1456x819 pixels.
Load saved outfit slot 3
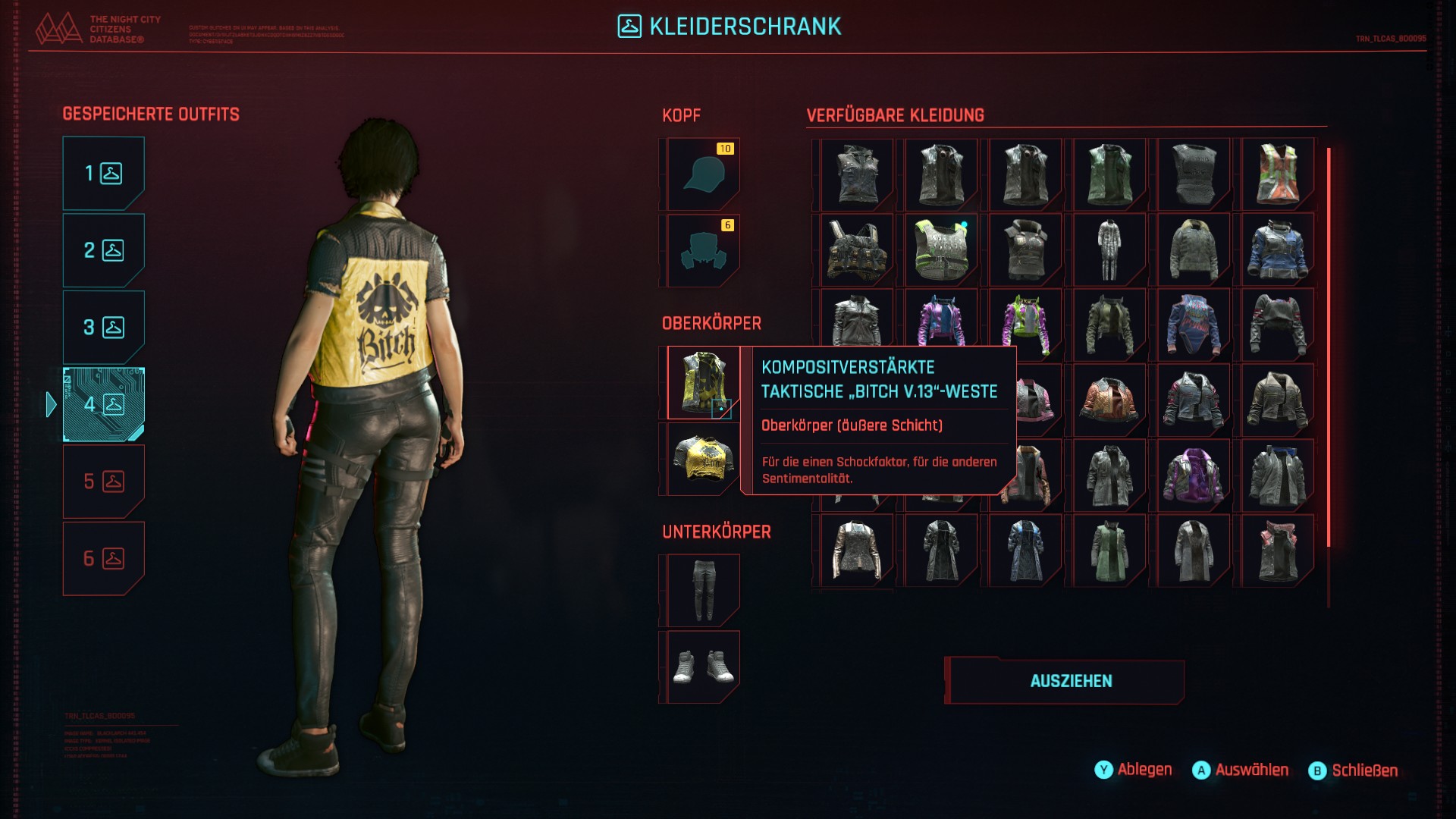tap(103, 328)
